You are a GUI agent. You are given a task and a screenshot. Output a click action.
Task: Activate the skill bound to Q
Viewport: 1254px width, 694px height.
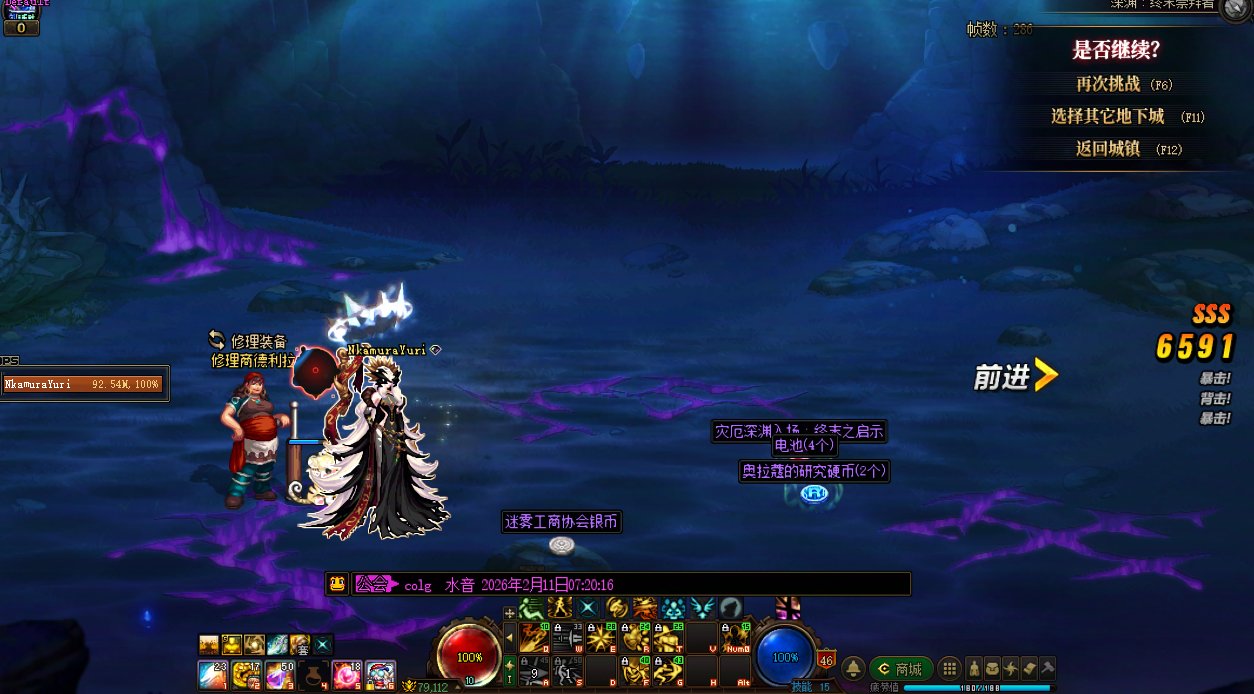[533, 637]
